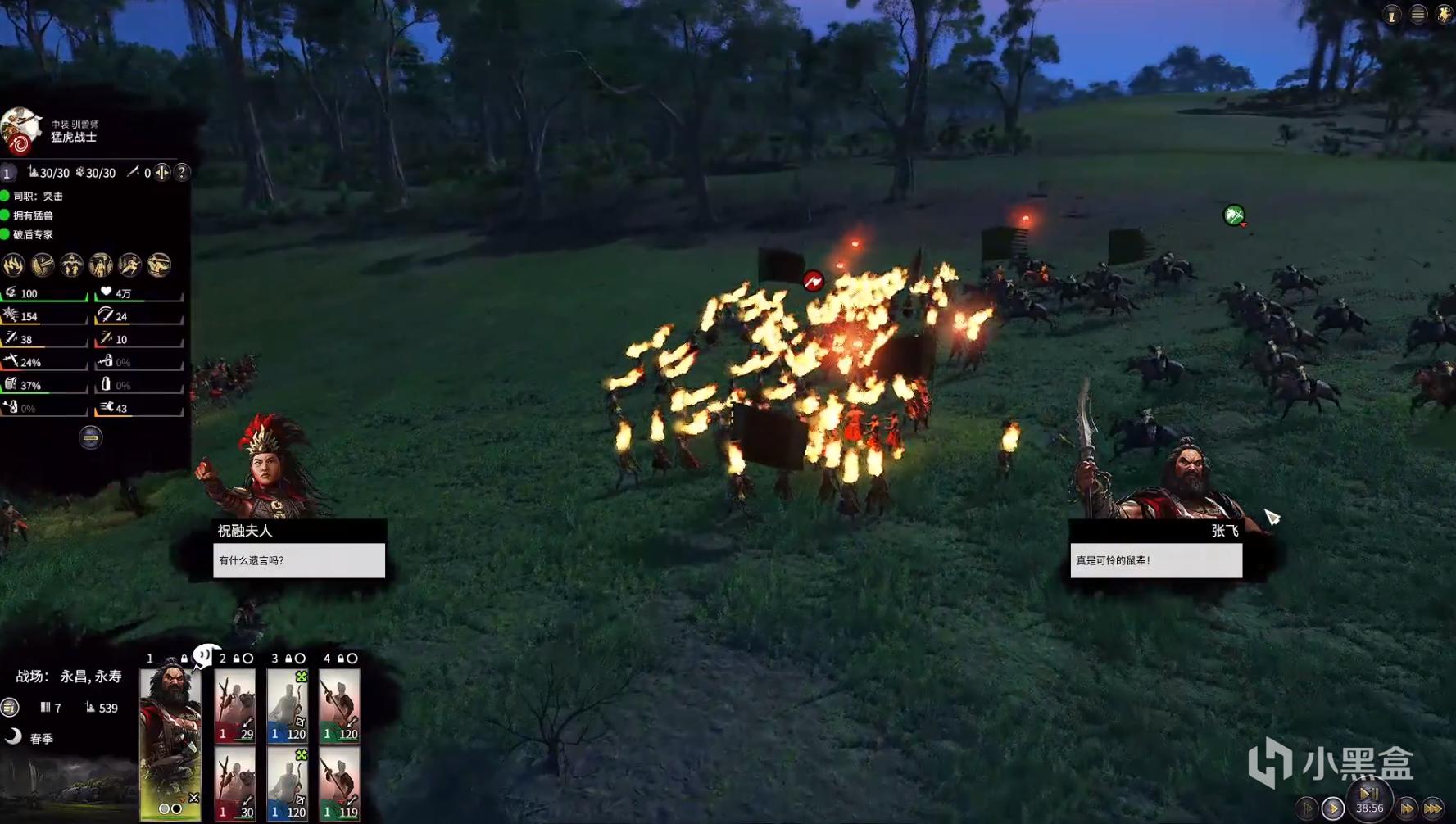Click the flame ability icon in unit panel
This screenshot has width=1456, height=824.
pos(14,265)
